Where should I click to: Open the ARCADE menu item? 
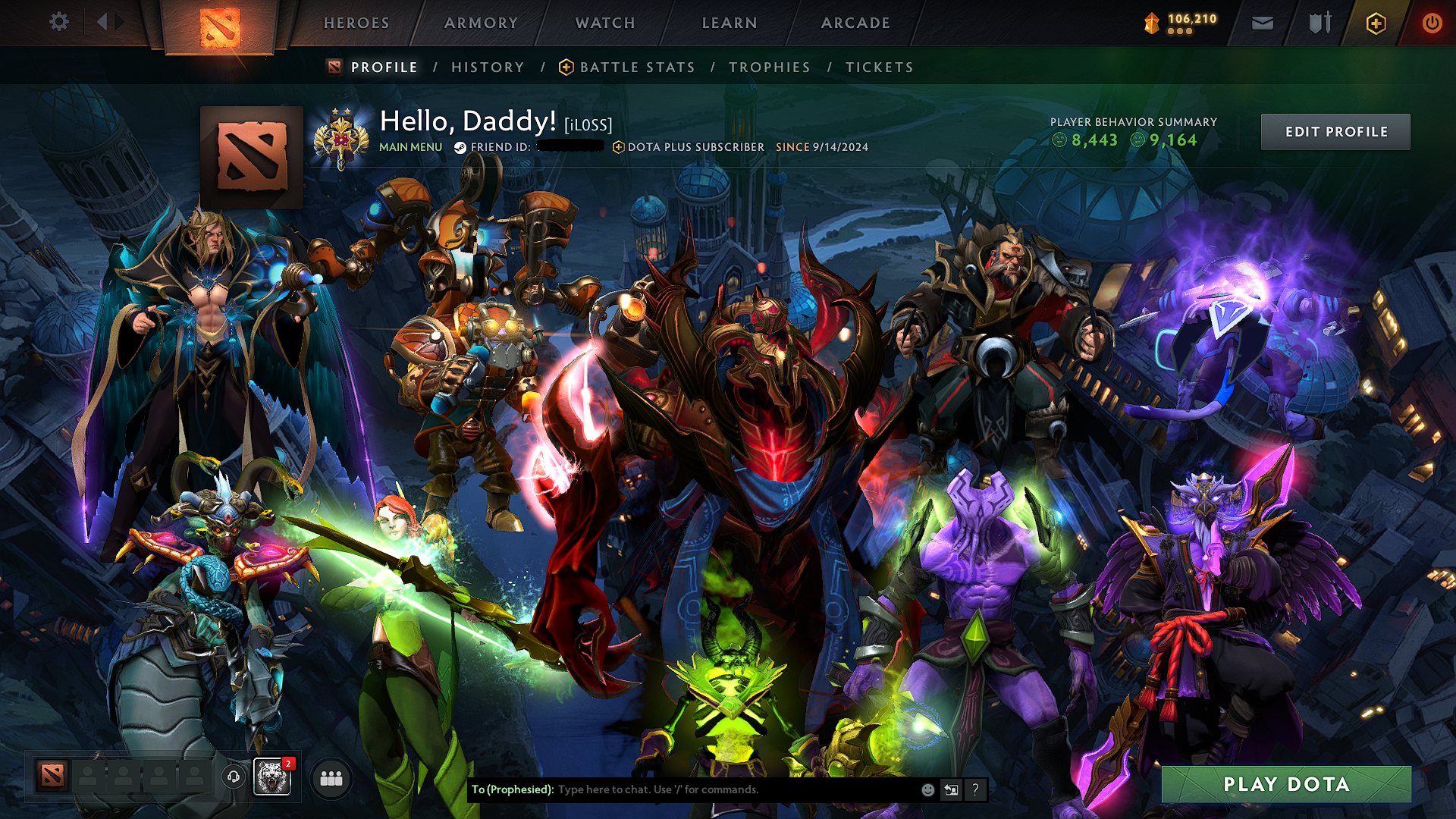[855, 23]
